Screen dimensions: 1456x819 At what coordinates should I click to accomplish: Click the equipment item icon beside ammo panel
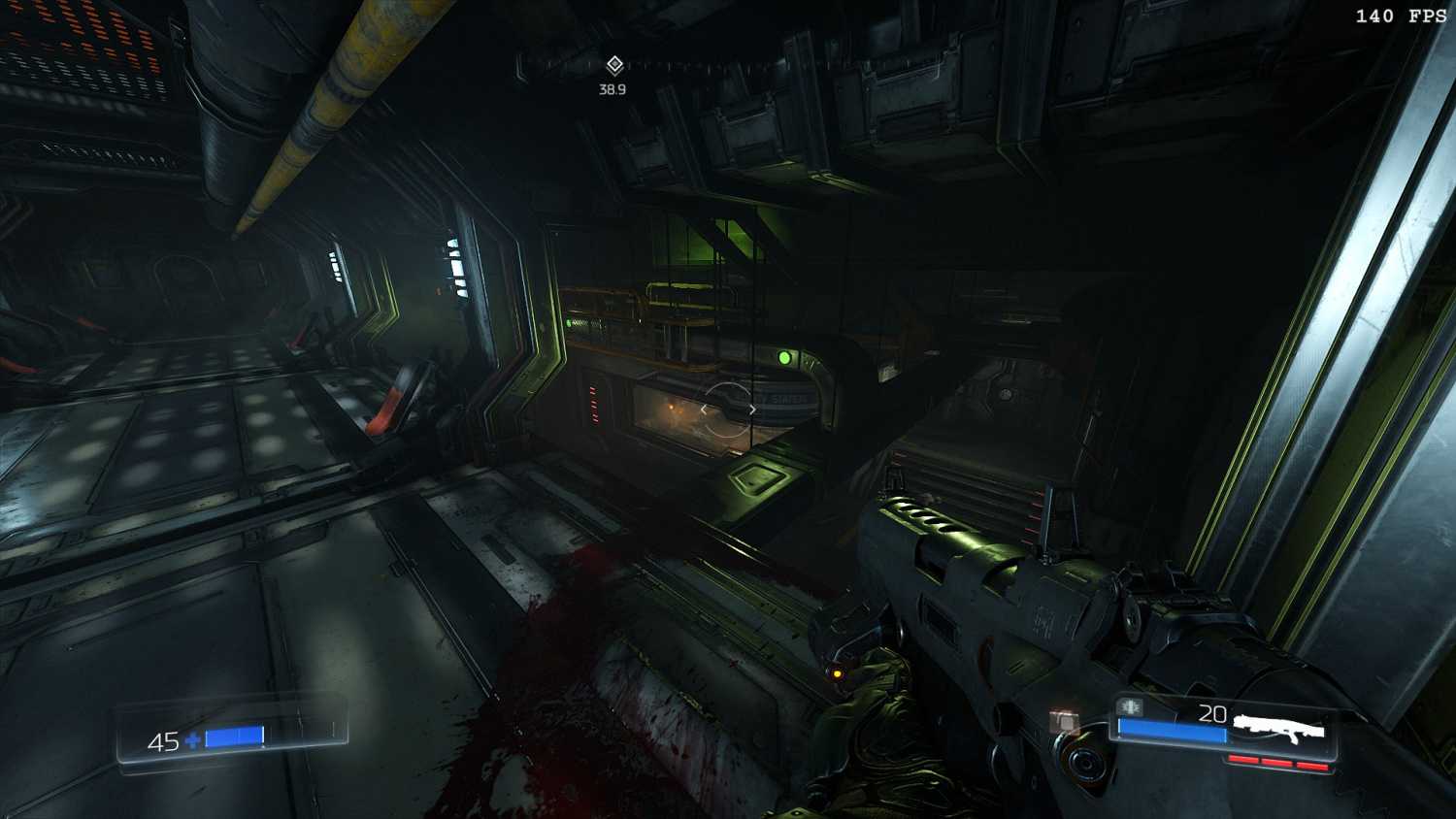pyautogui.click(x=1065, y=721)
